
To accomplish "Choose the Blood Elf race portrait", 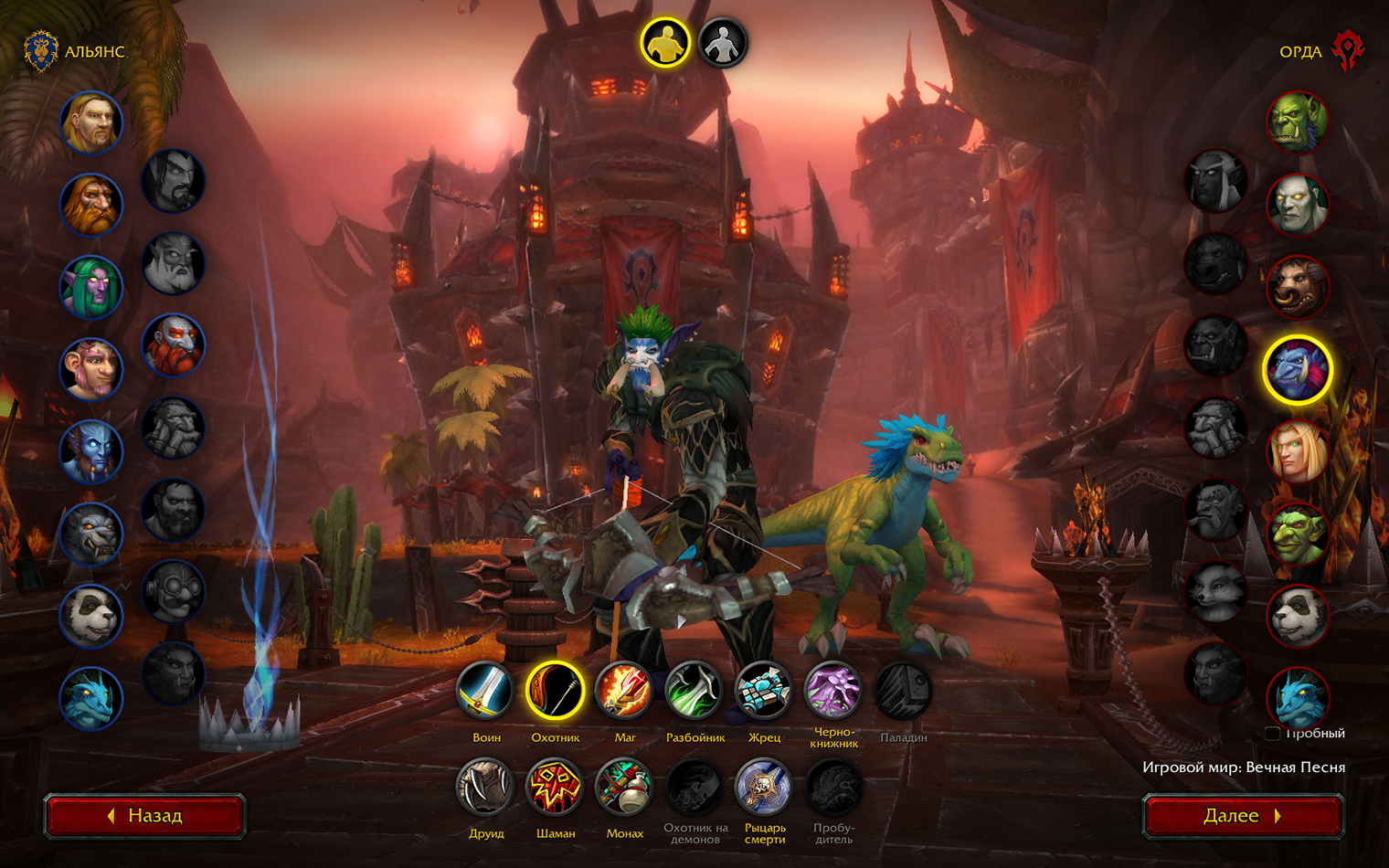I will tap(1298, 452).
